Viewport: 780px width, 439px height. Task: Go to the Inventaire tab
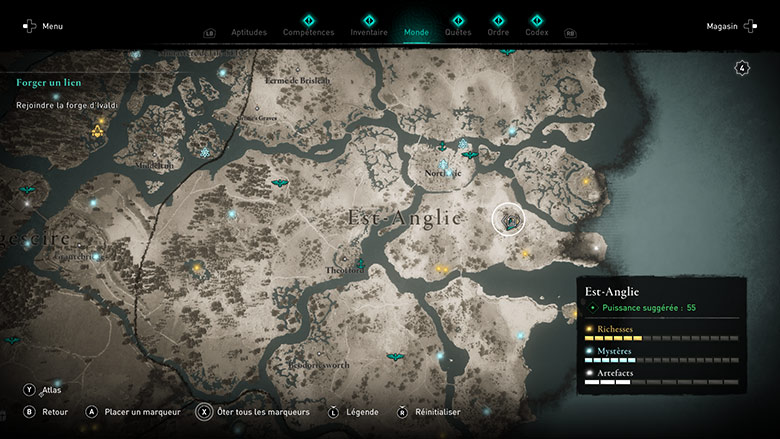369,32
